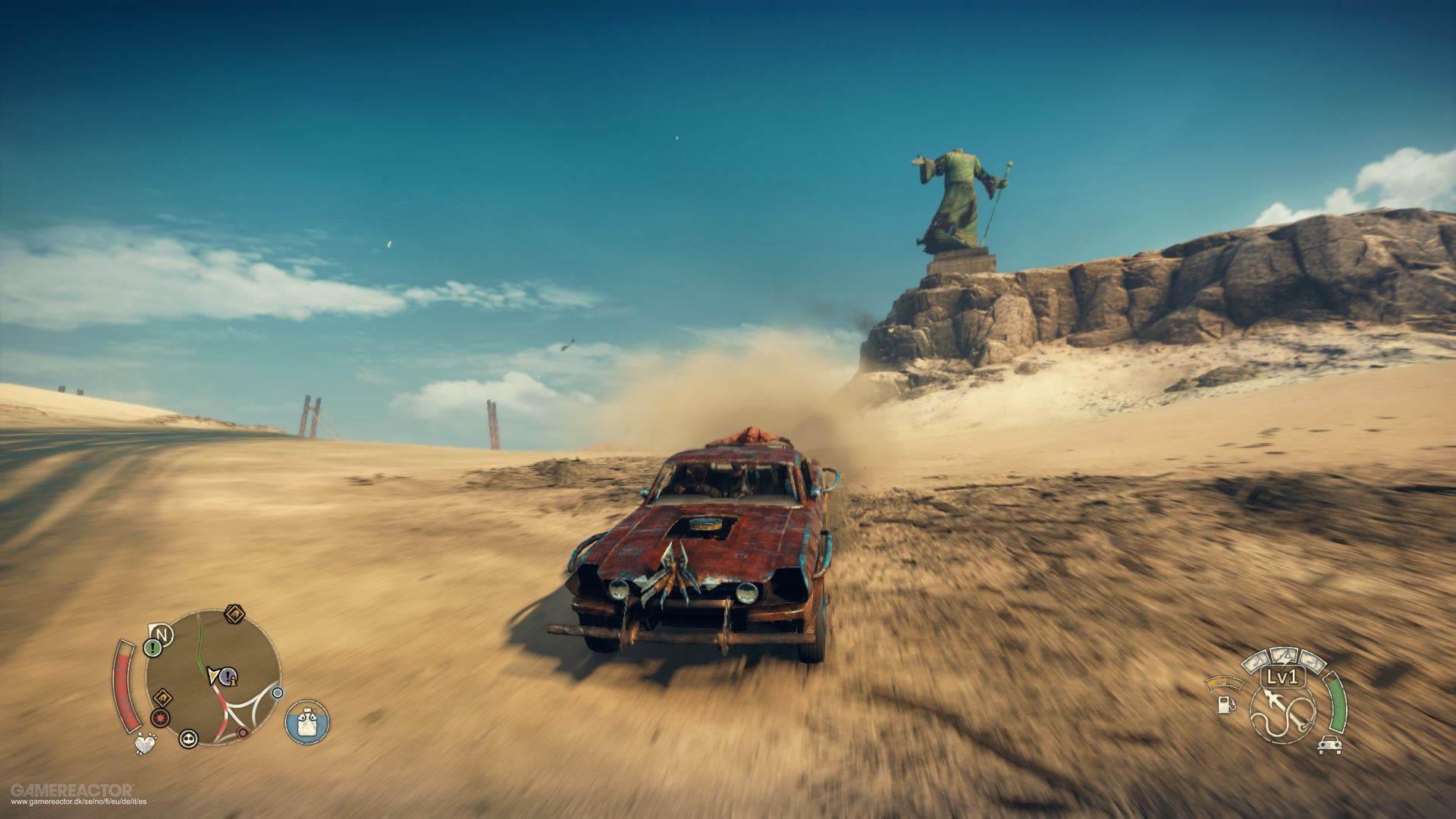Expand the purple exclamation mission marker
The width and height of the screenshot is (1456, 819).
point(227,676)
